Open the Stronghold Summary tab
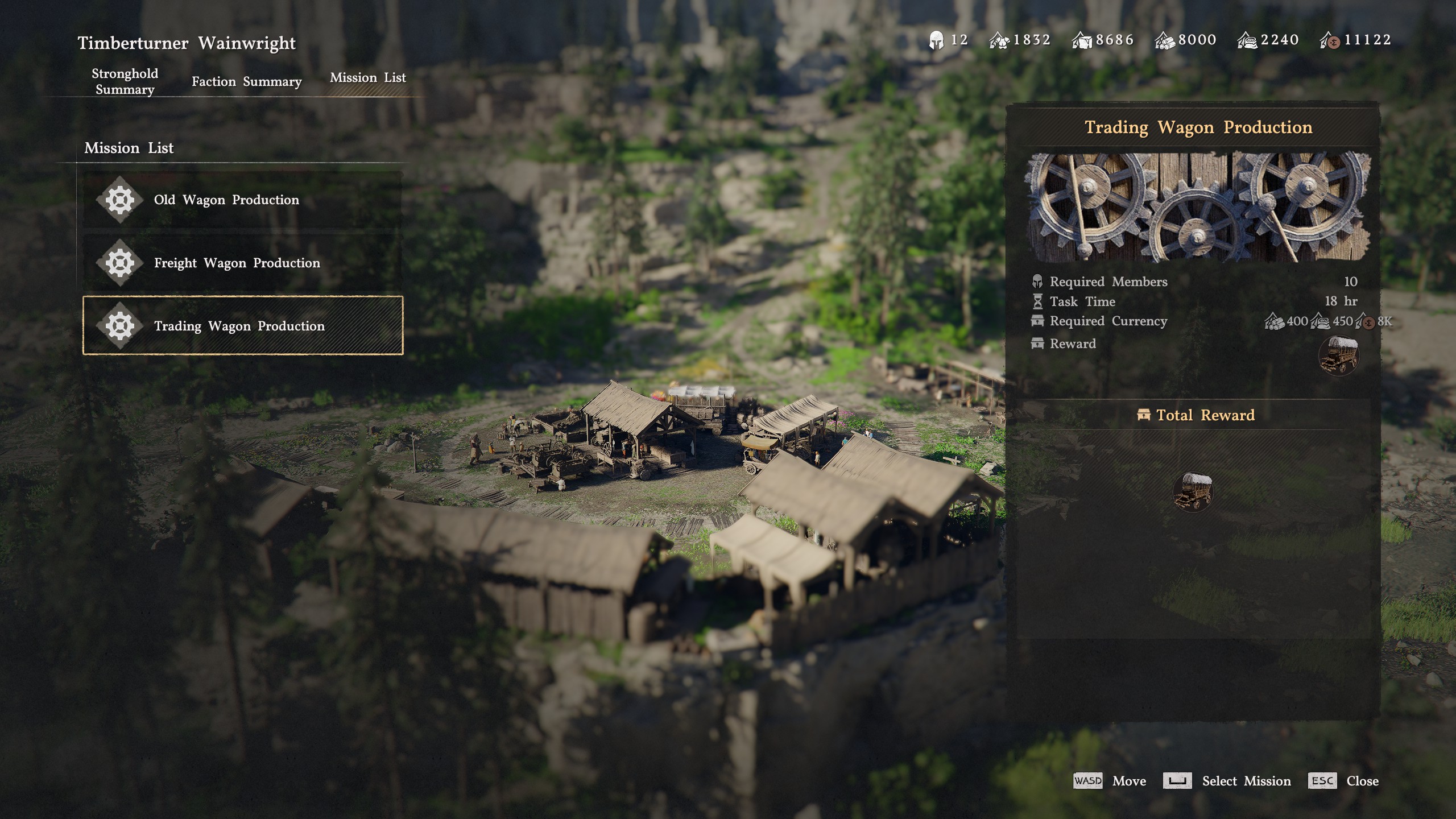This screenshot has height=819, width=1456. point(124,81)
